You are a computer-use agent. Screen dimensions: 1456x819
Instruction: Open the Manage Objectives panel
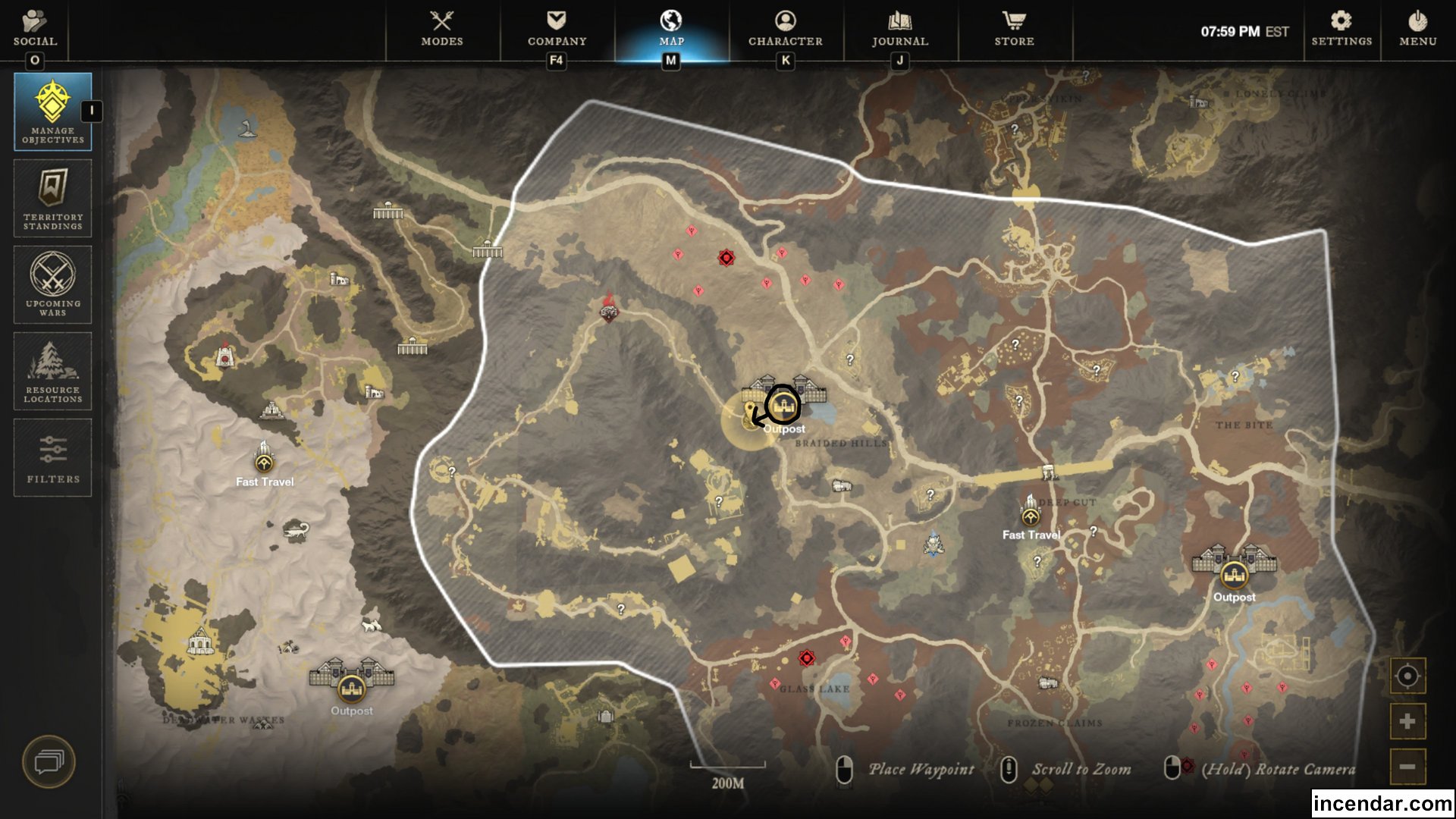click(x=52, y=111)
